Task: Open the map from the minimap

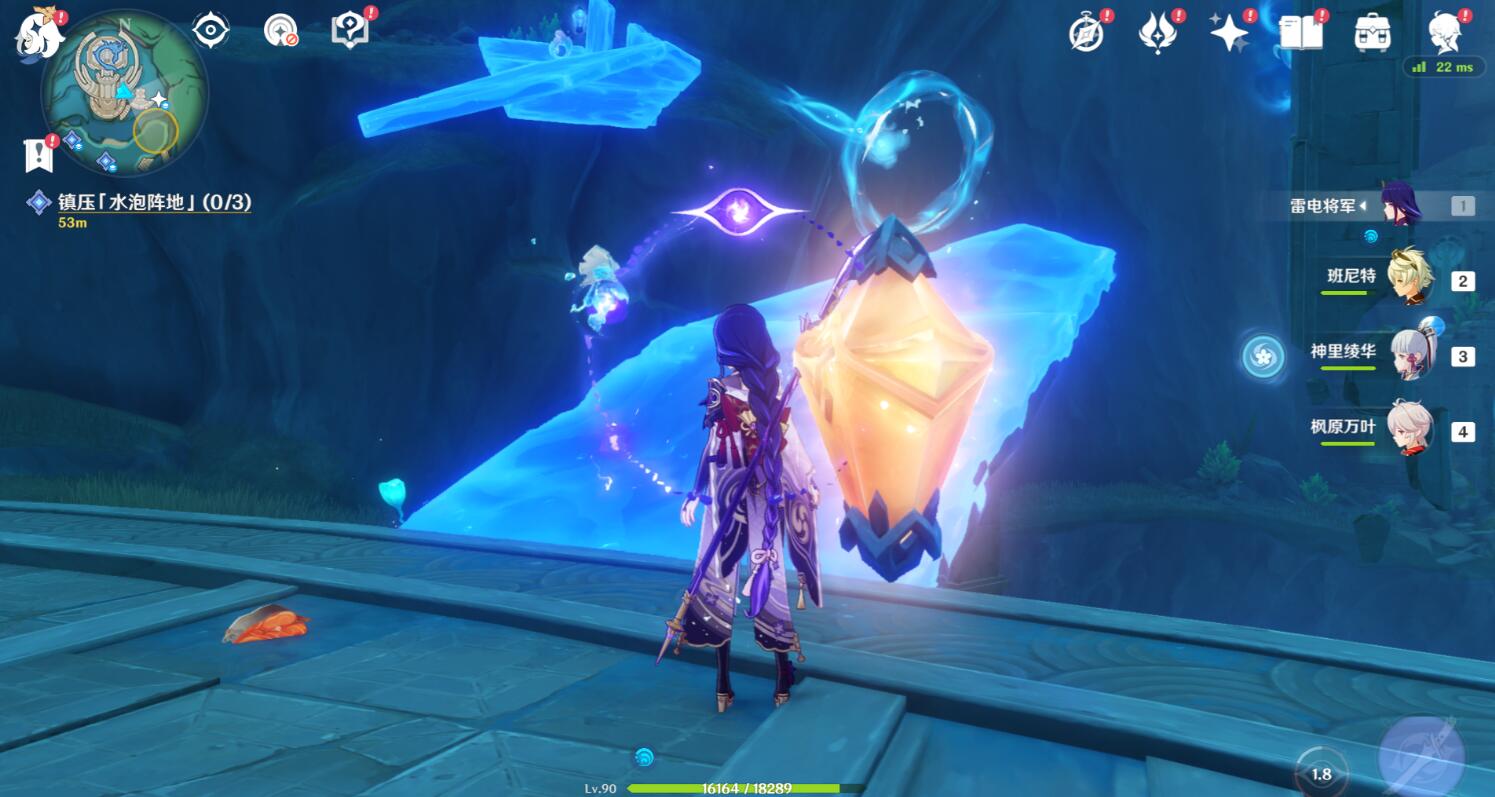Action: coord(125,93)
